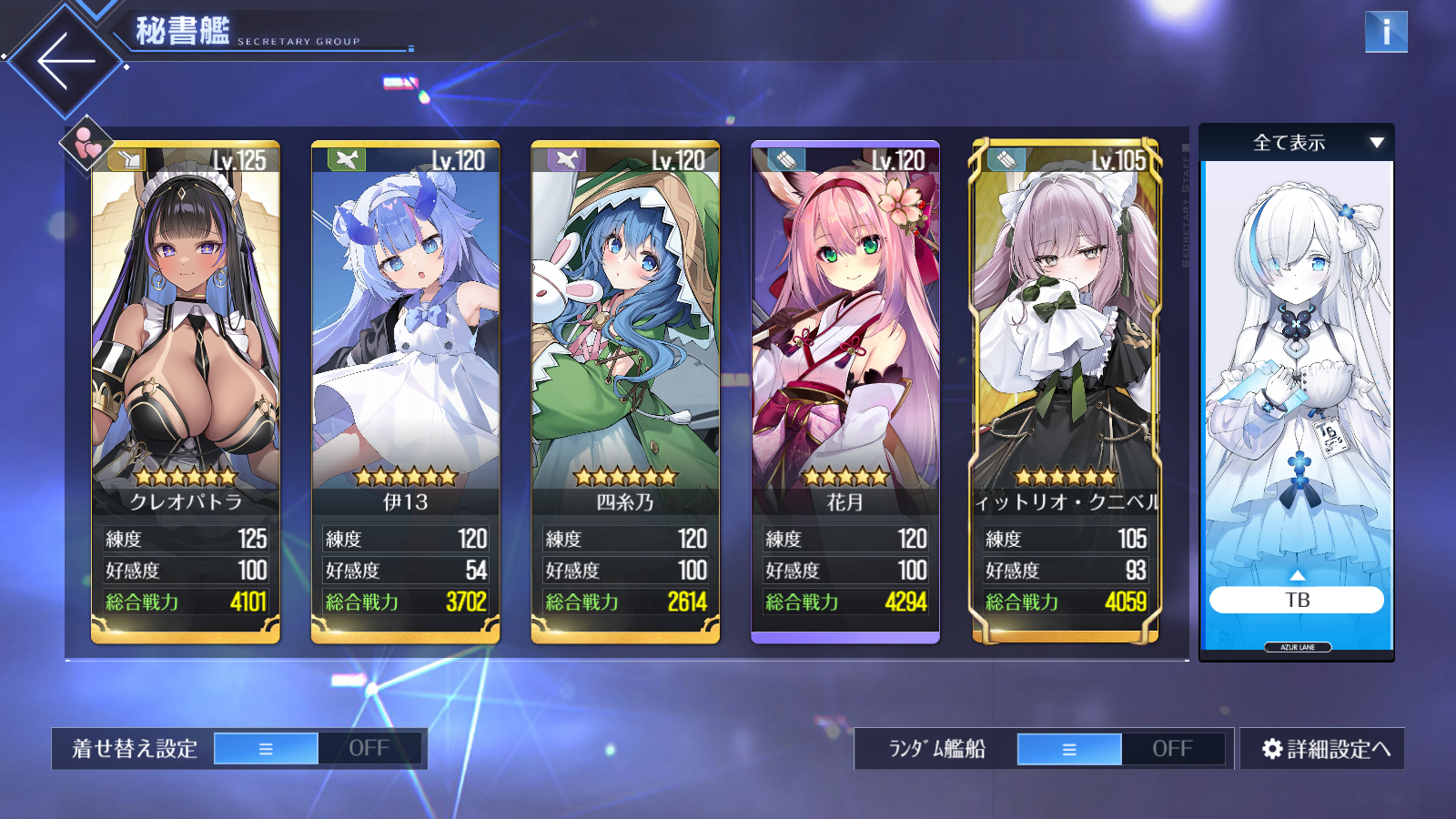Toggle the ランダム艦船 switch
This screenshot has height=819, width=1456.
(x=1121, y=749)
